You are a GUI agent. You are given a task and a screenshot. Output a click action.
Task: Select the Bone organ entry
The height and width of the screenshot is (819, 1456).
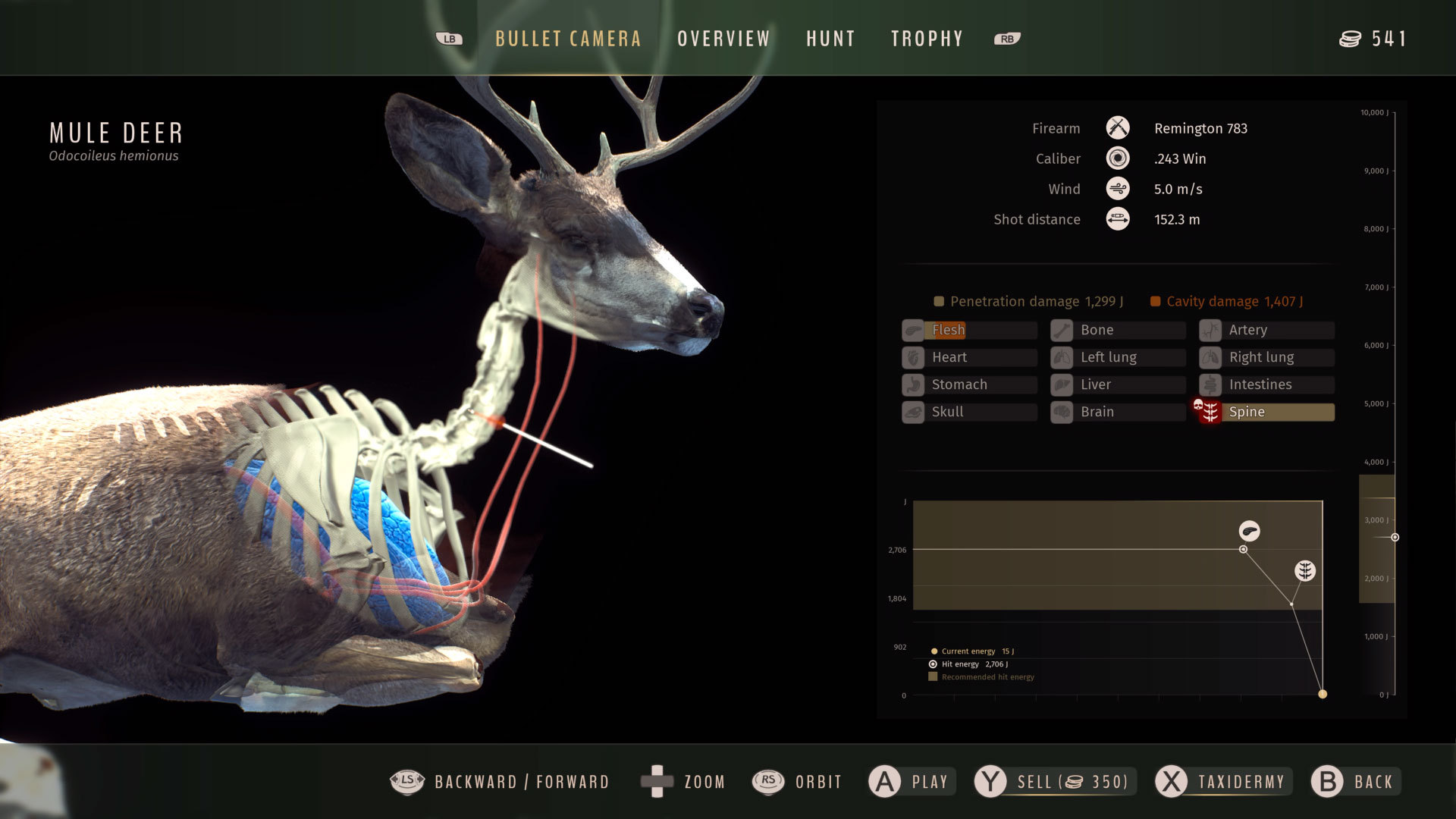(x=1118, y=330)
